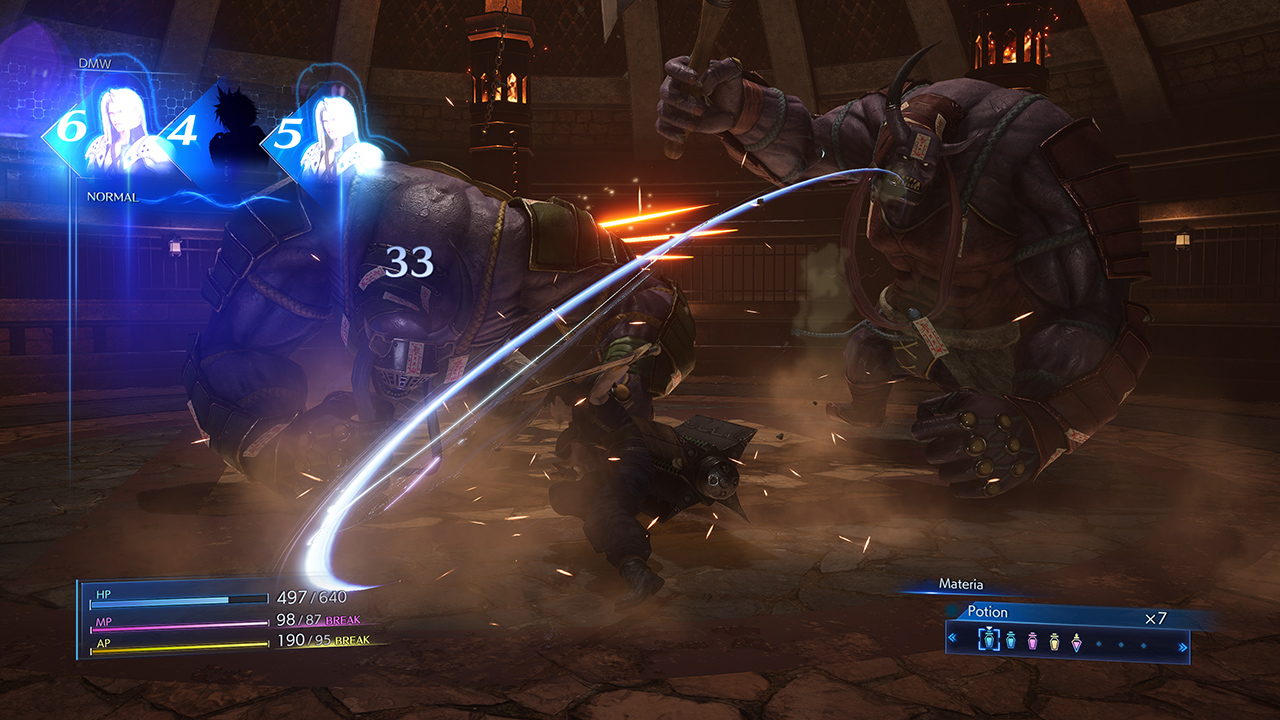Click the left double-arrow on the item bar
This screenshot has width=1280, height=720.
pyautogui.click(x=952, y=638)
